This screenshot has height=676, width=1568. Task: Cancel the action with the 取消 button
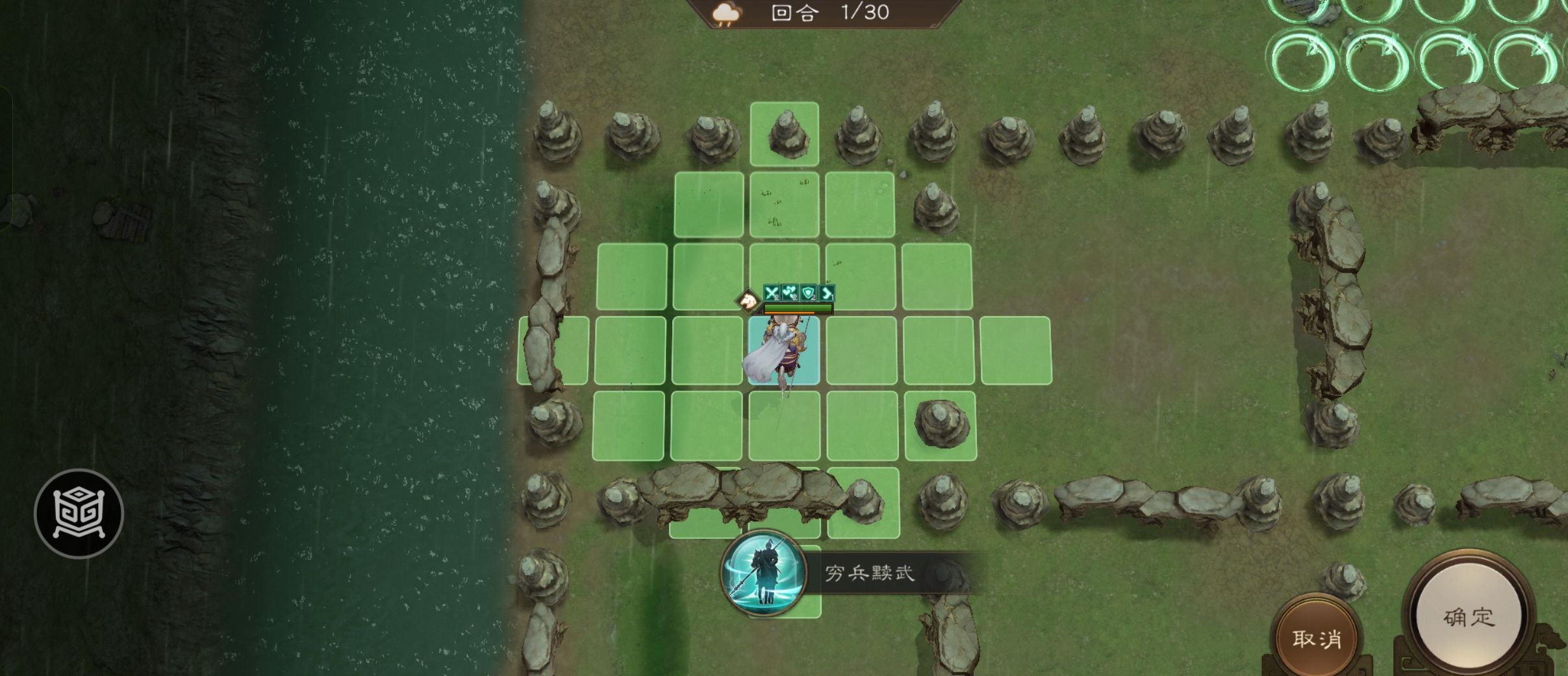pyautogui.click(x=1316, y=639)
